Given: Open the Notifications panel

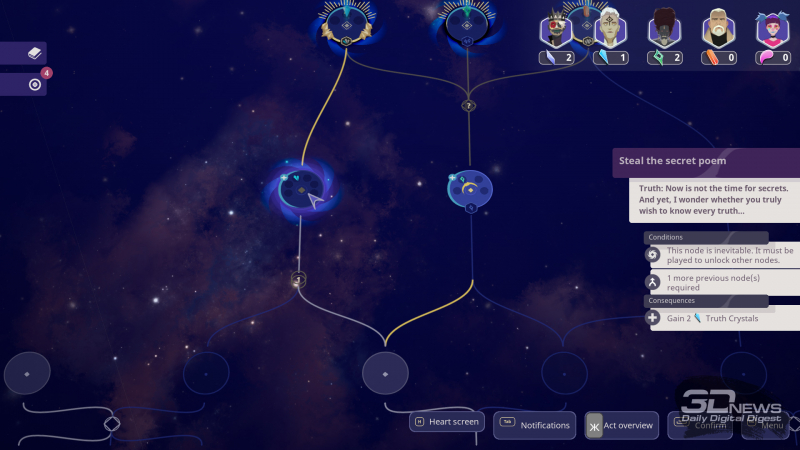Looking at the screenshot, I should pyautogui.click(x=535, y=425).
